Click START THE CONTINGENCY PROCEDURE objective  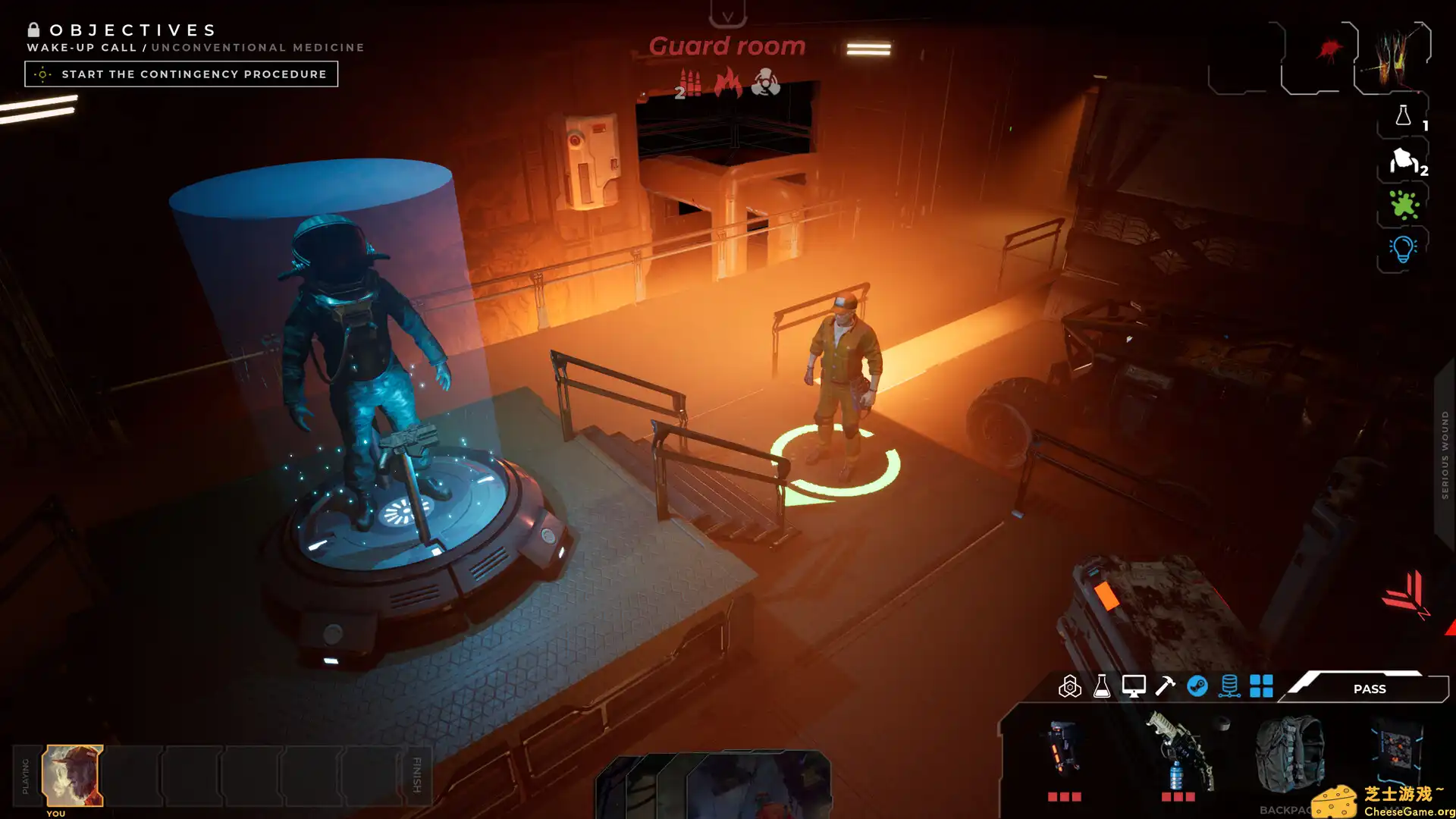pyautogui.click(x=181, y=74)
